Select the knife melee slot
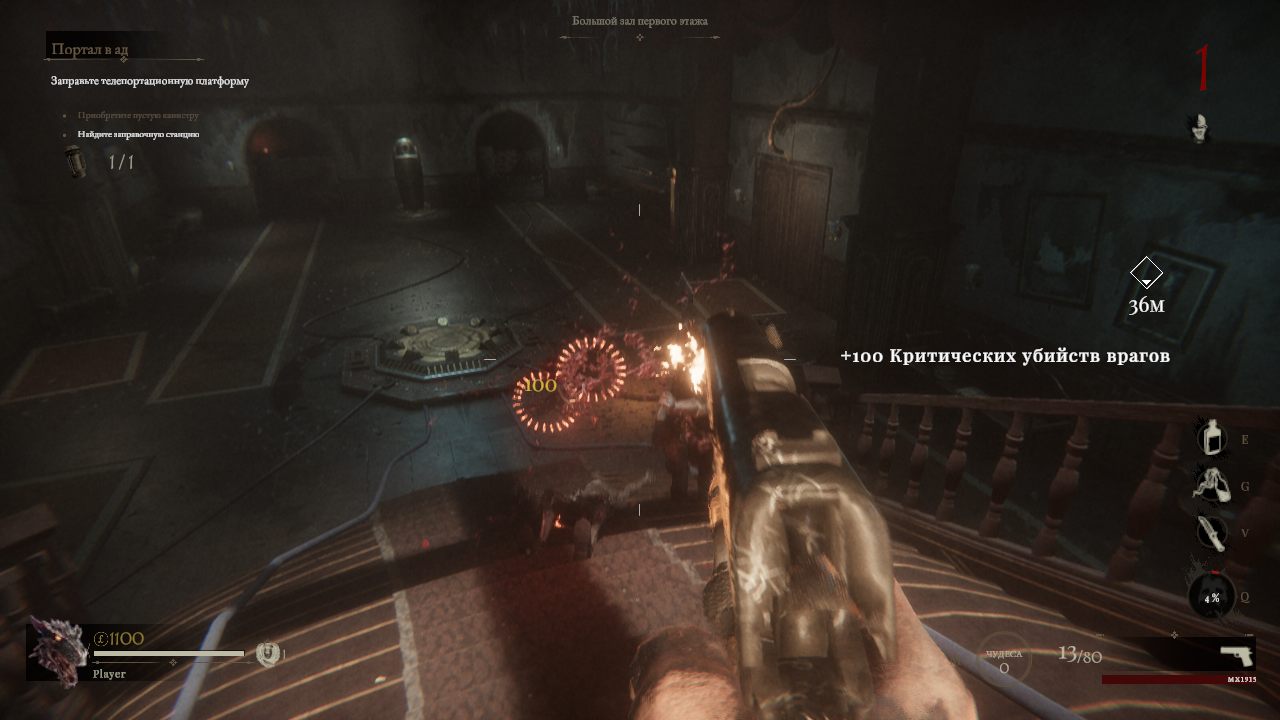Viewport: 1280px width, 720px height. 1210,533
